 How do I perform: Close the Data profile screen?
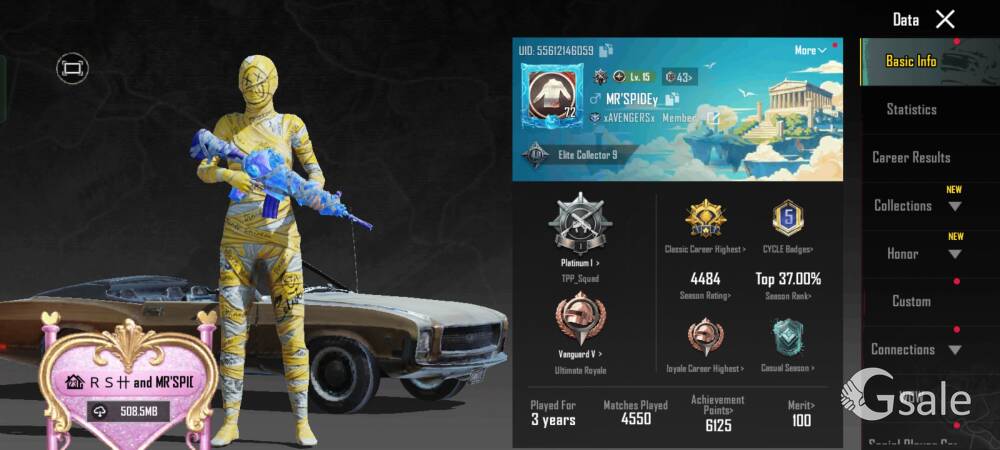point(945,19)
